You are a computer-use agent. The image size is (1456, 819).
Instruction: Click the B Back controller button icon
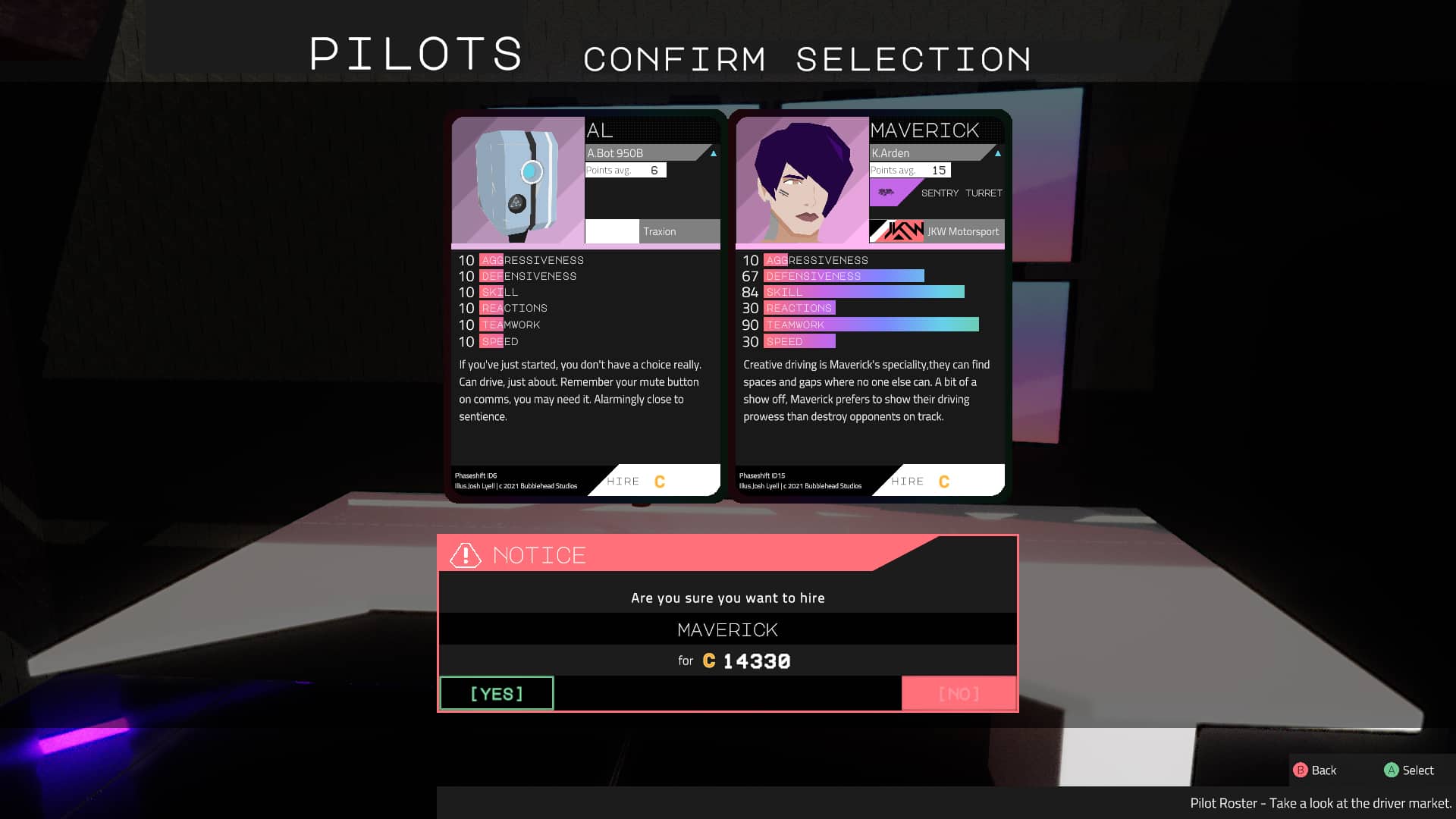[x=1300, y=770]
